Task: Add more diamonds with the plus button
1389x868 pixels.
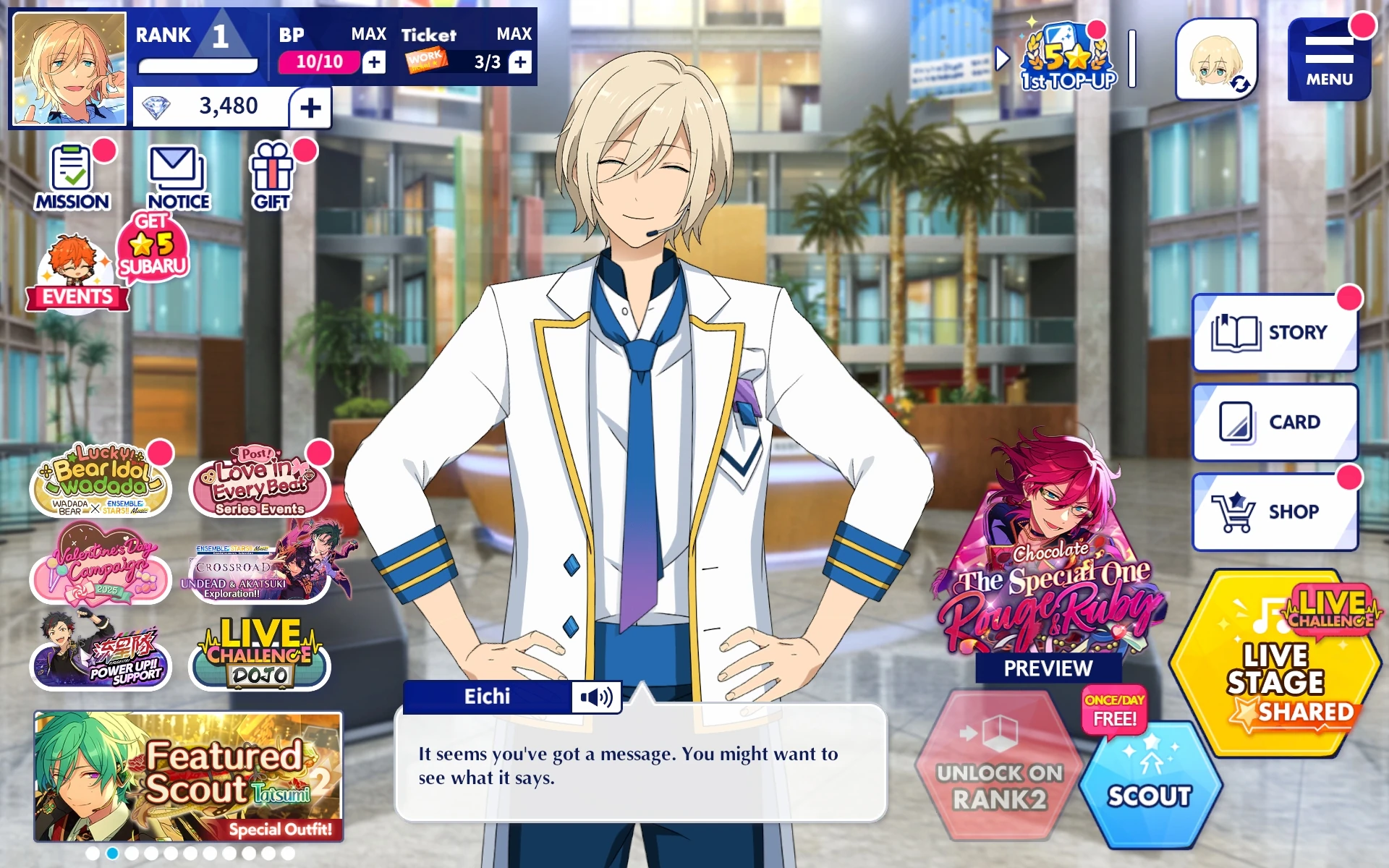Action: (x=310, y=107)
